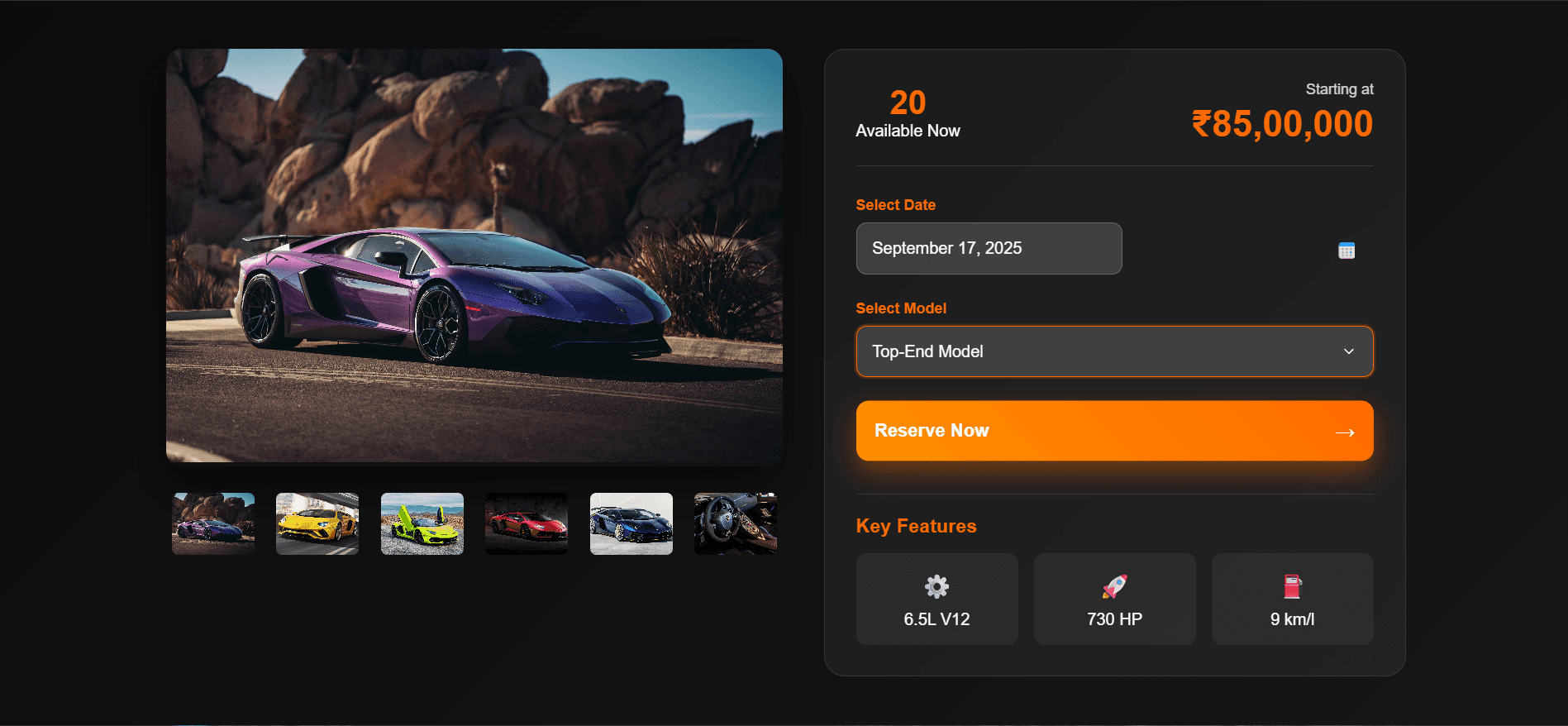Expand the Top-End Model chevron arrow

[x=1348, y=351]
